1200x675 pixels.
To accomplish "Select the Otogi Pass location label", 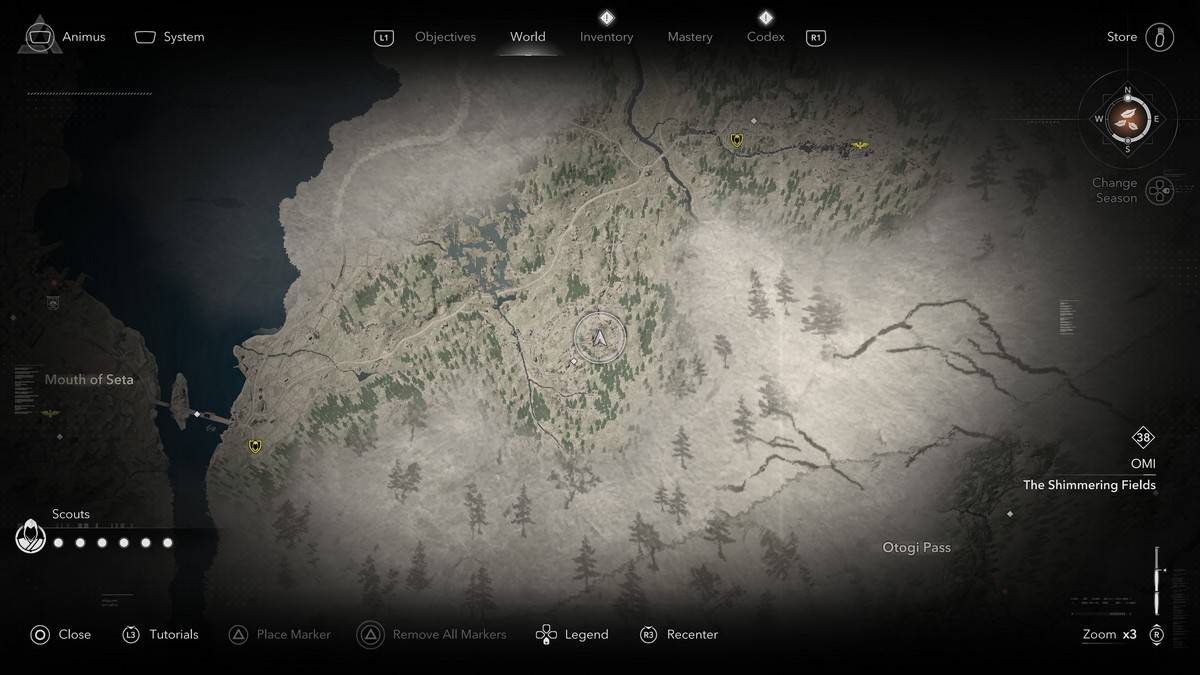I will tap(916, 548).
